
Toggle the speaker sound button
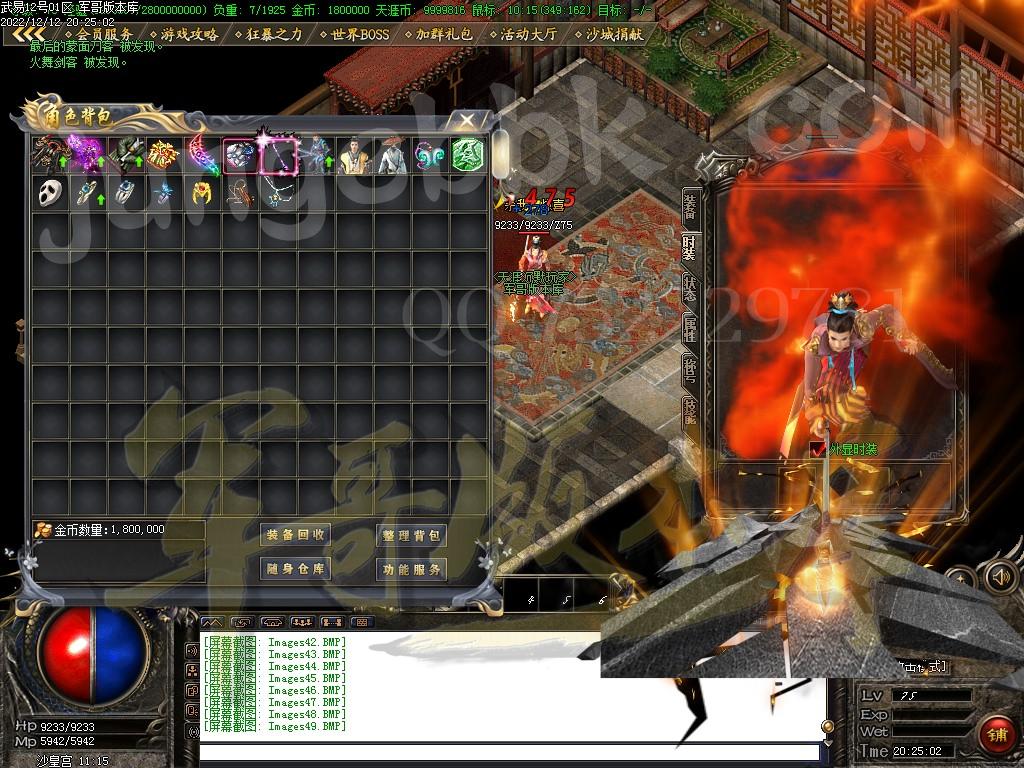click(x=1000, y=575)
